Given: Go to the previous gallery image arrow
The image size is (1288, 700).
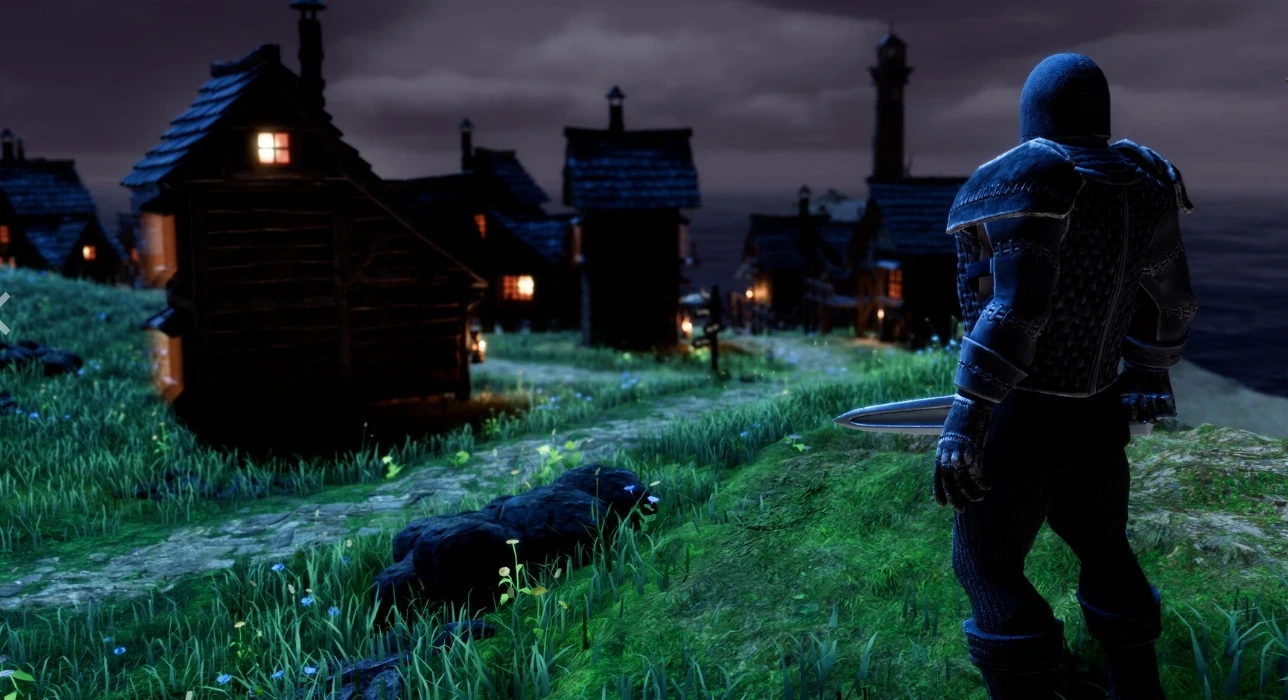Looking at the screenshot, I should [x=4, y=311].
